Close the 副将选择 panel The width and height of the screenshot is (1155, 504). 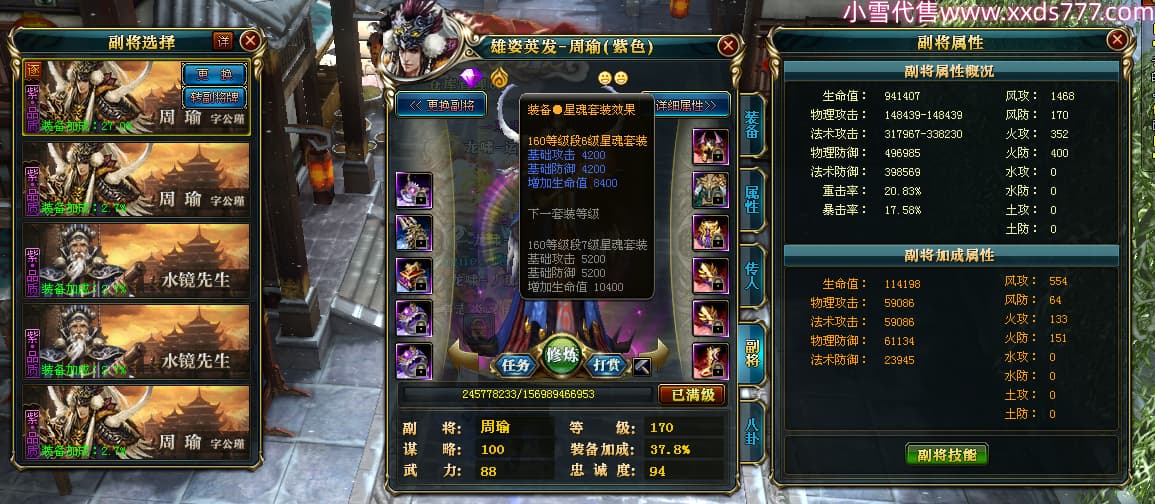tap(250, 40)
